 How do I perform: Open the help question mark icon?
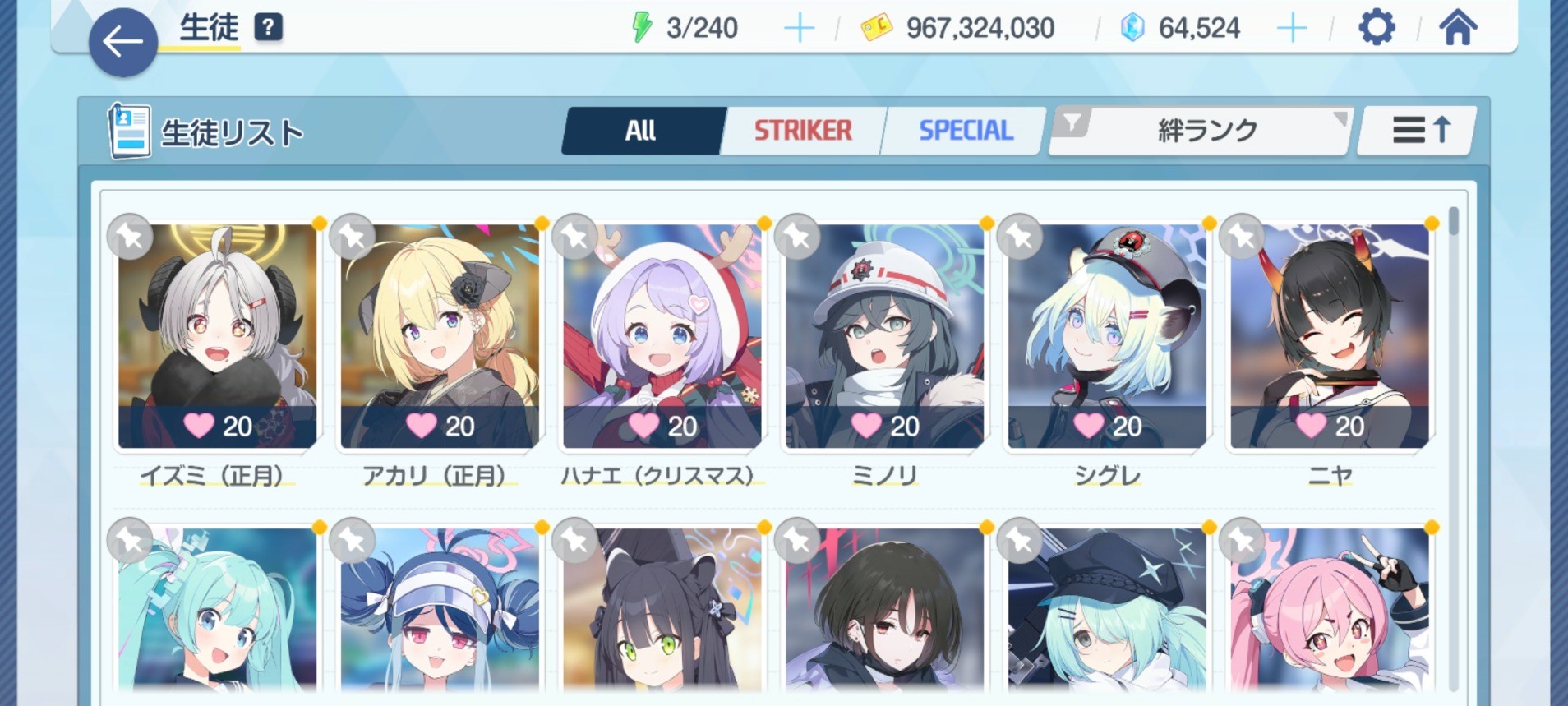269,28
